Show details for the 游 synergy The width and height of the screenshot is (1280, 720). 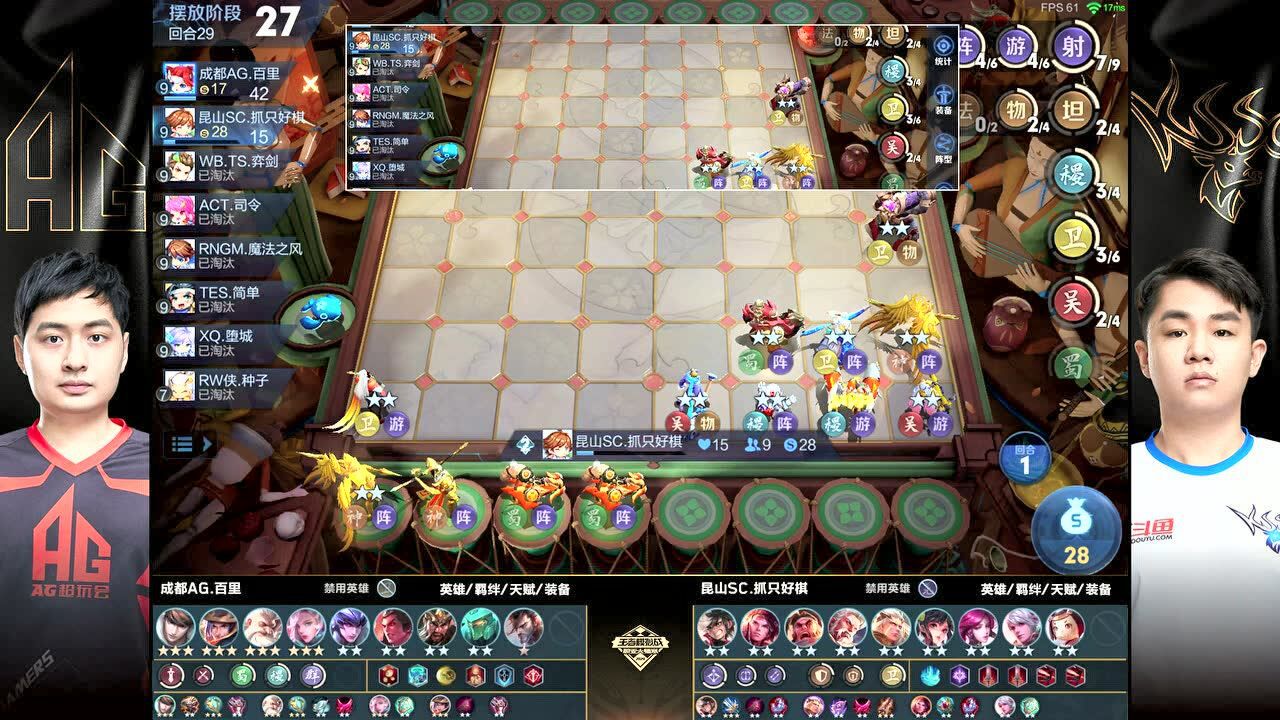coord(1017,46)
